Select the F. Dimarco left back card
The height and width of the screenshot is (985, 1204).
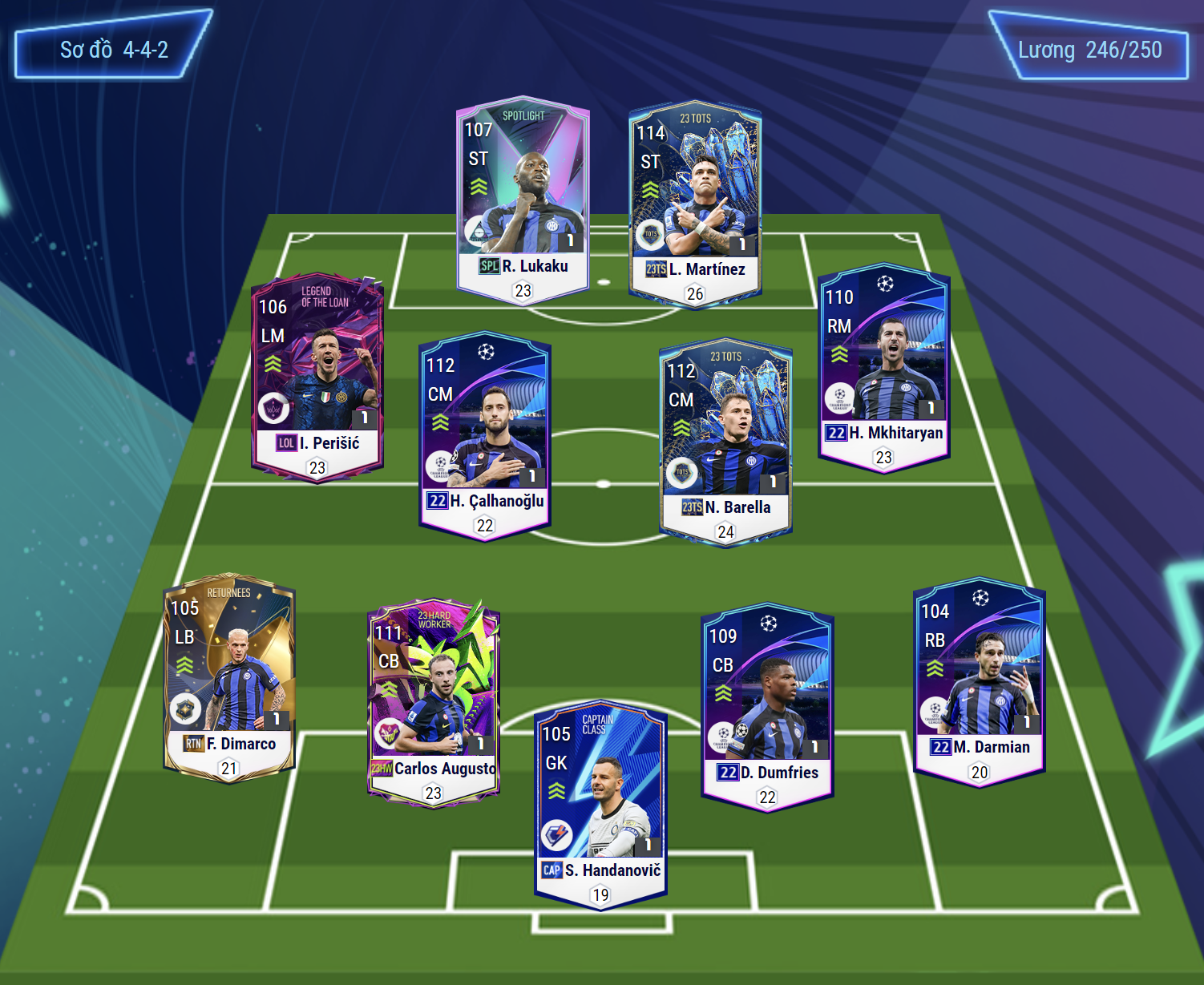click(x=229, y=677)
